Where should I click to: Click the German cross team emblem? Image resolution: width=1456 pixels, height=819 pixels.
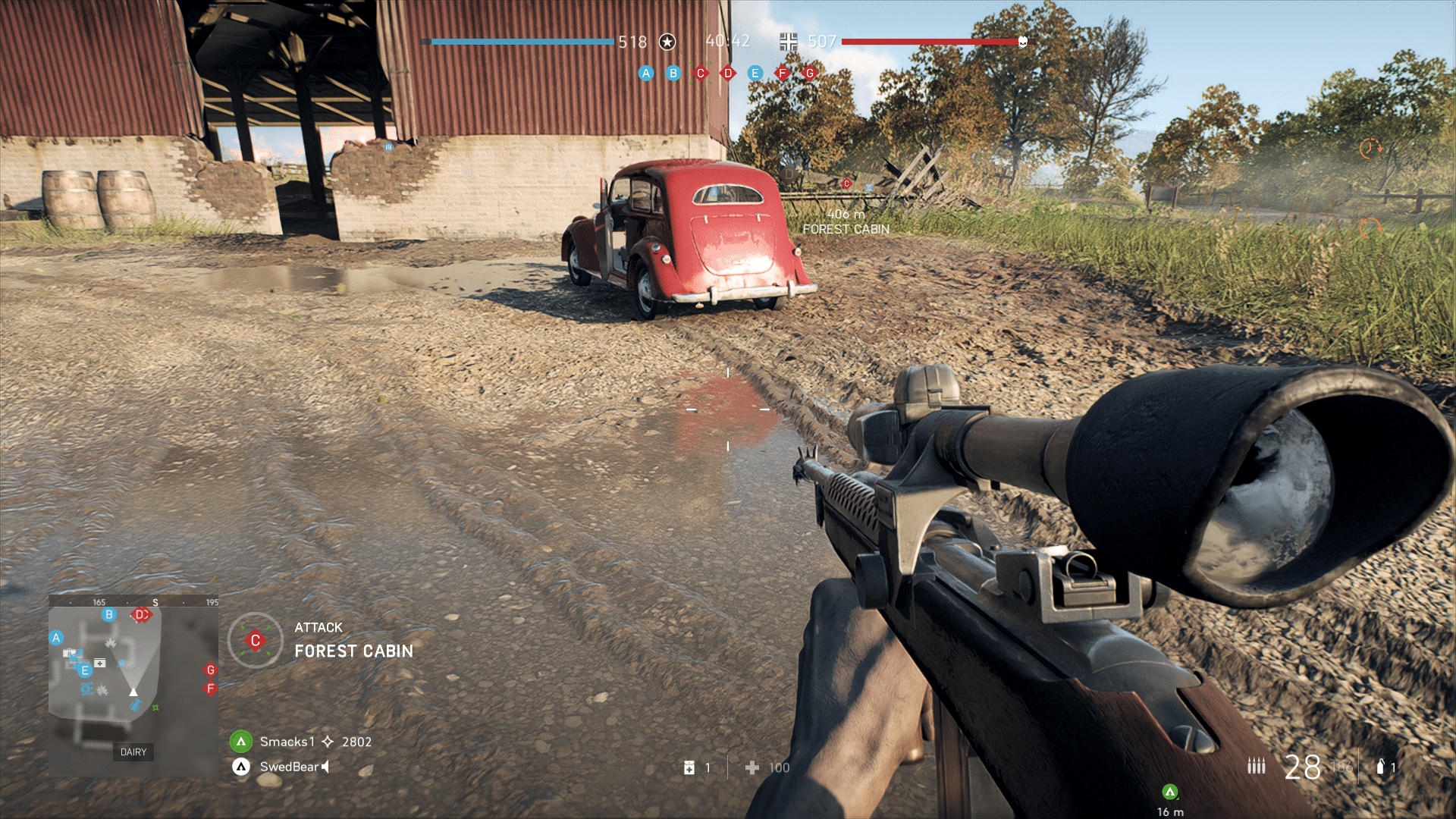point(789,42)
